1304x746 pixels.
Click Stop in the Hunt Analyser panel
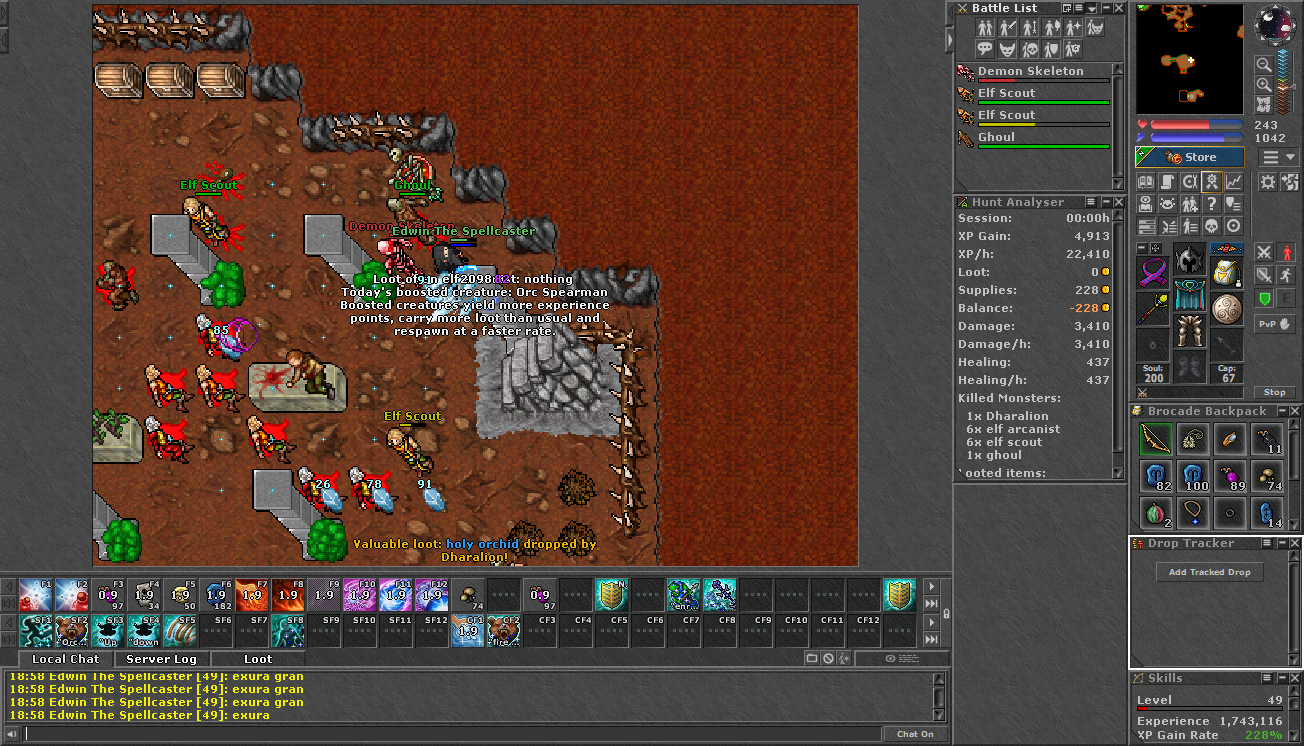coord(1275,392)
